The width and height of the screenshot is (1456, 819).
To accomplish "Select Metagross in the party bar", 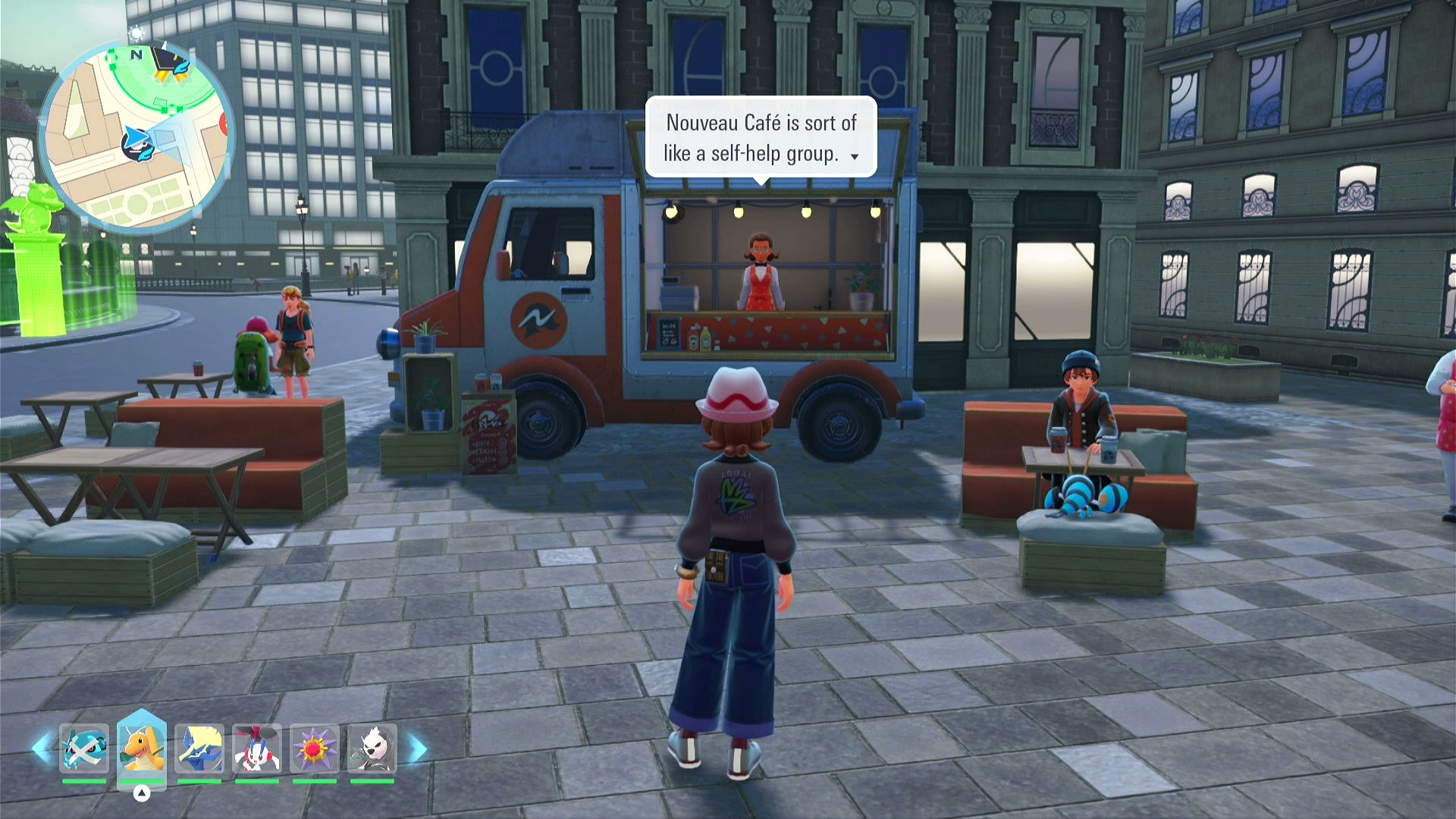I will click(x=83, y=748).
